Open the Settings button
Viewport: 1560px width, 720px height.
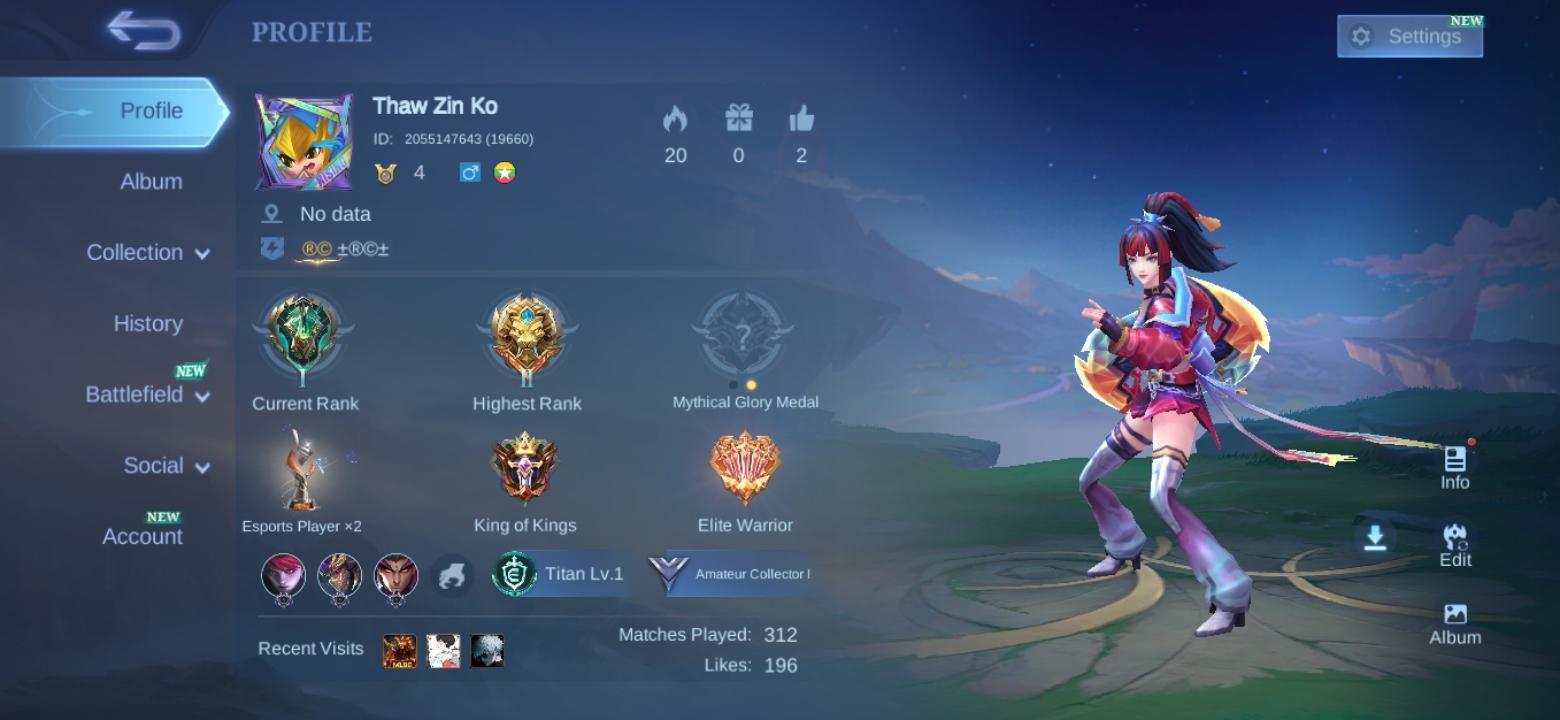coord(1409,35)
